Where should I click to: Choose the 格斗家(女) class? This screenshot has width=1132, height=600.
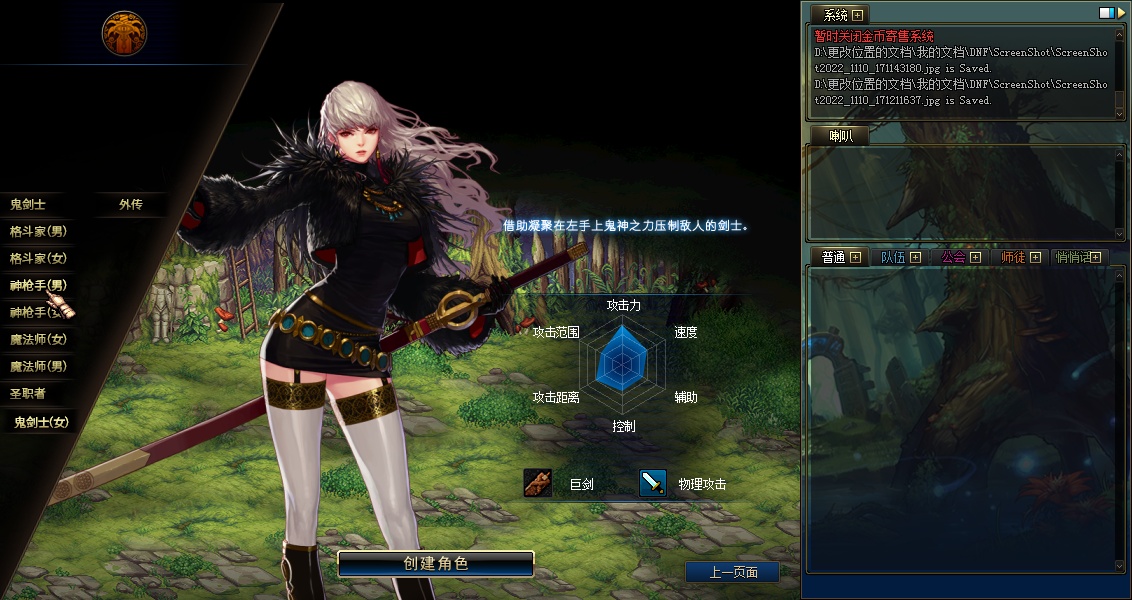[x=38, y=258]
